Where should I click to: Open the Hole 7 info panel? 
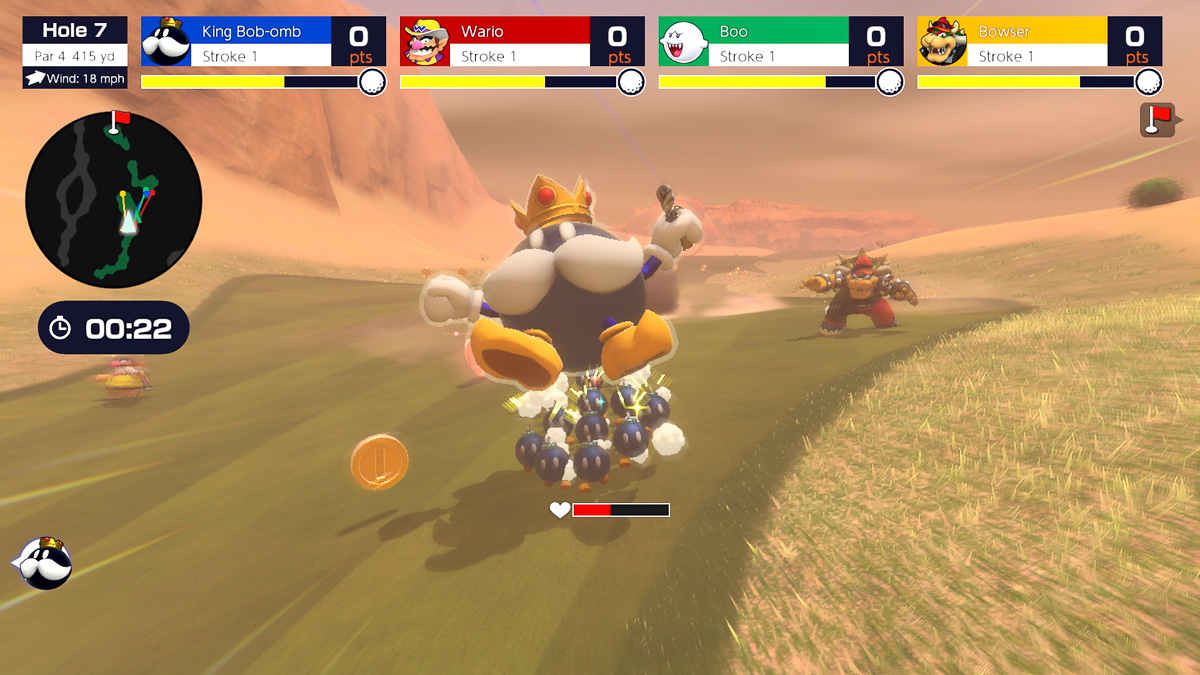pyautogui.click(x=75, y=52)
